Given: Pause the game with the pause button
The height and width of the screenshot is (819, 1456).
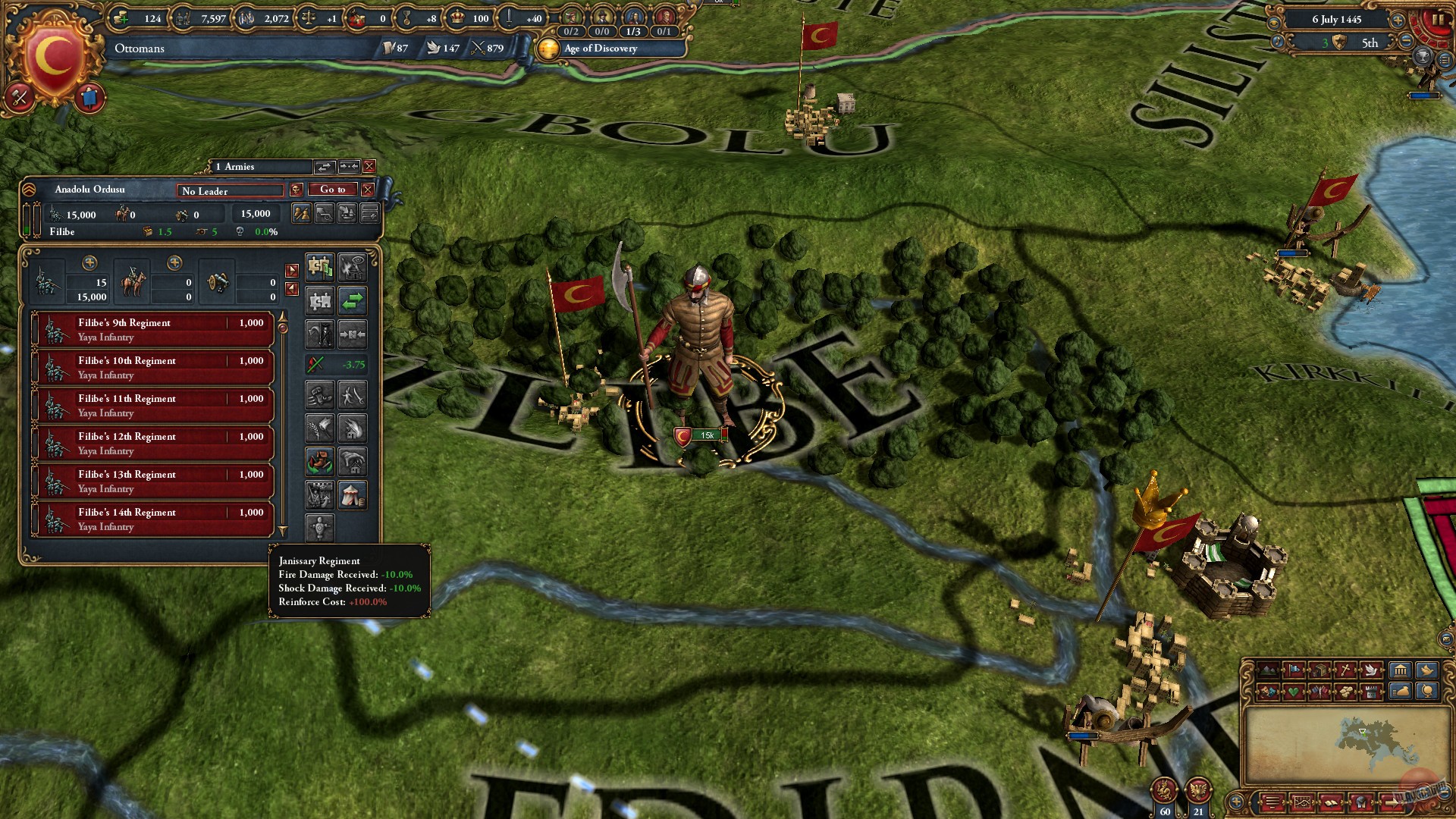Looking at the screenshot, I should point(1439,18).
